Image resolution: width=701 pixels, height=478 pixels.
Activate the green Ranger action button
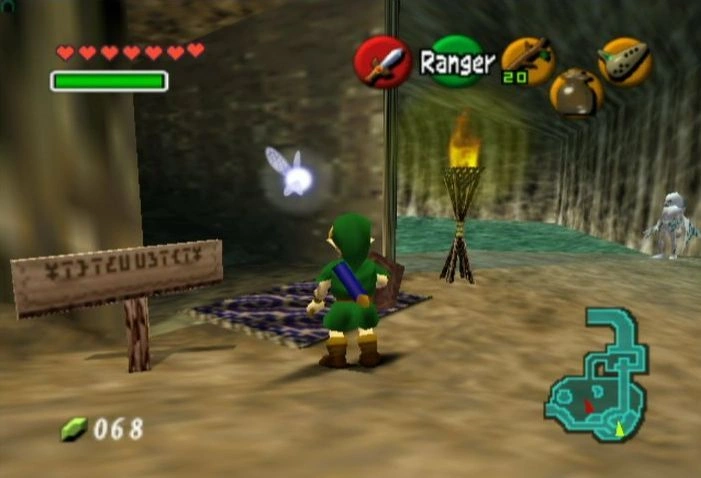click(x=457, y=62)
